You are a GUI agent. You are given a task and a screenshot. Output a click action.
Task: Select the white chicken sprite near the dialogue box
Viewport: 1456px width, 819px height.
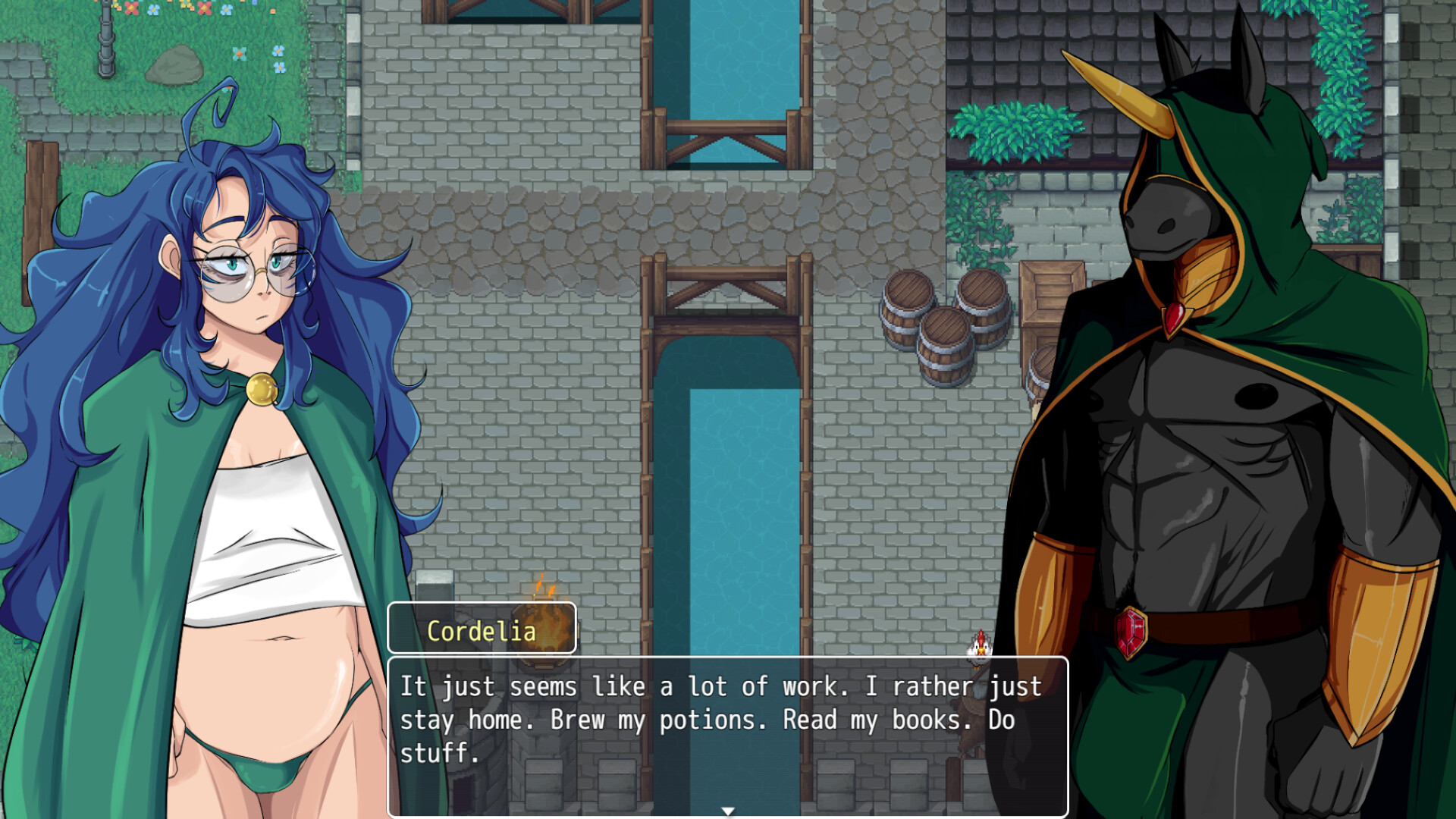[979, 648]
